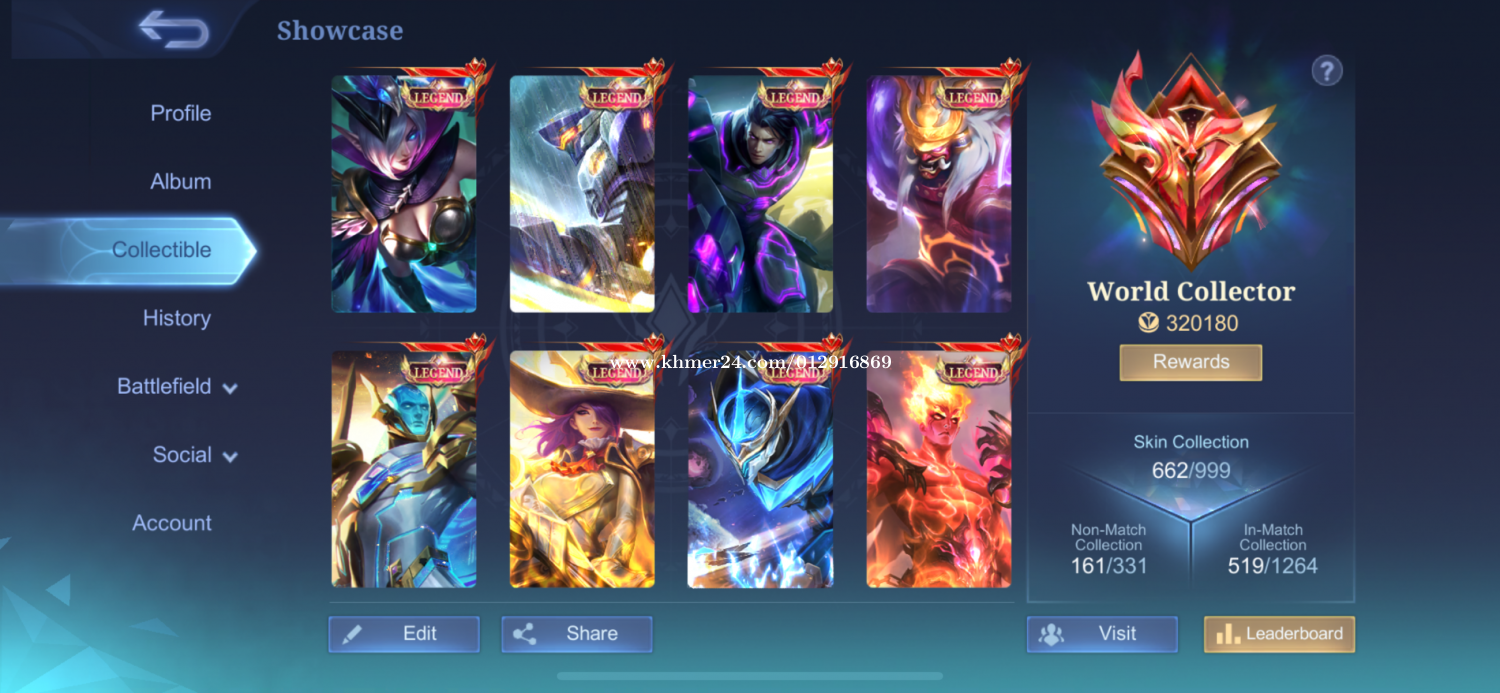1500x693 pixels.
Task: Select the witch hat lady skin card
Action: 582,468
